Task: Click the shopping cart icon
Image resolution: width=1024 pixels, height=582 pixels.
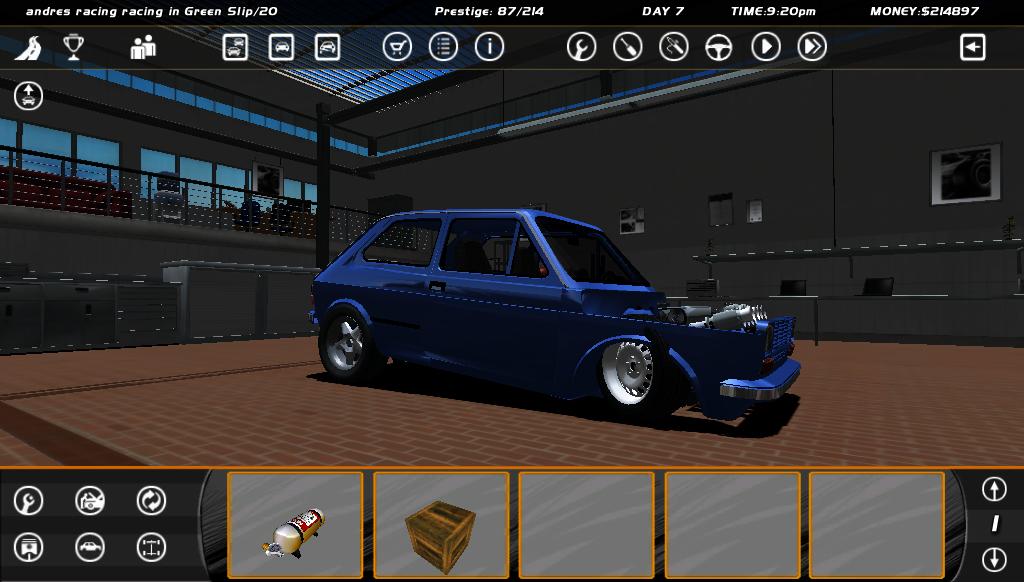Action: tap(397, 47)
